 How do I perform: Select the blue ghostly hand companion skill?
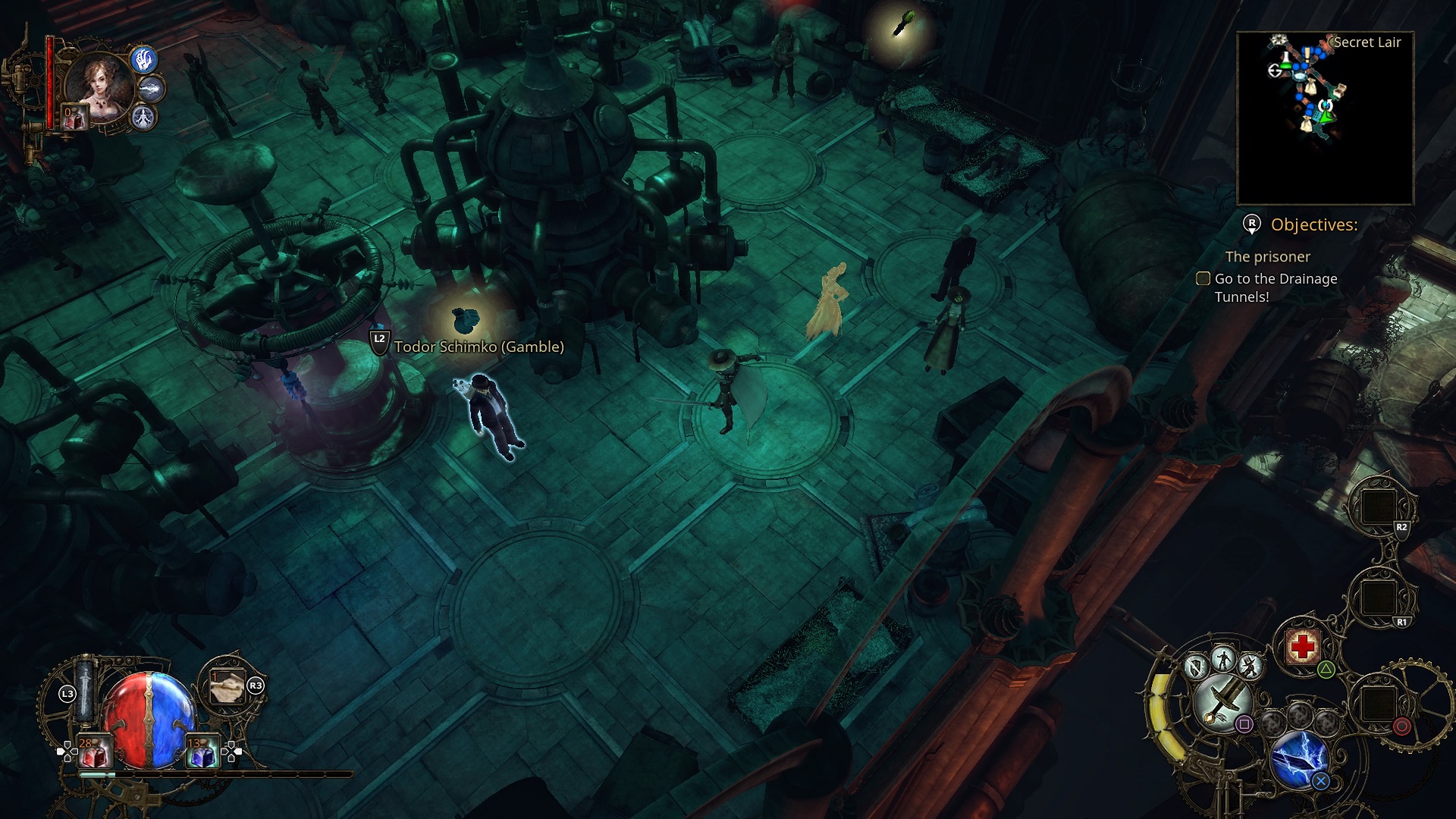[x=144, y=58]
